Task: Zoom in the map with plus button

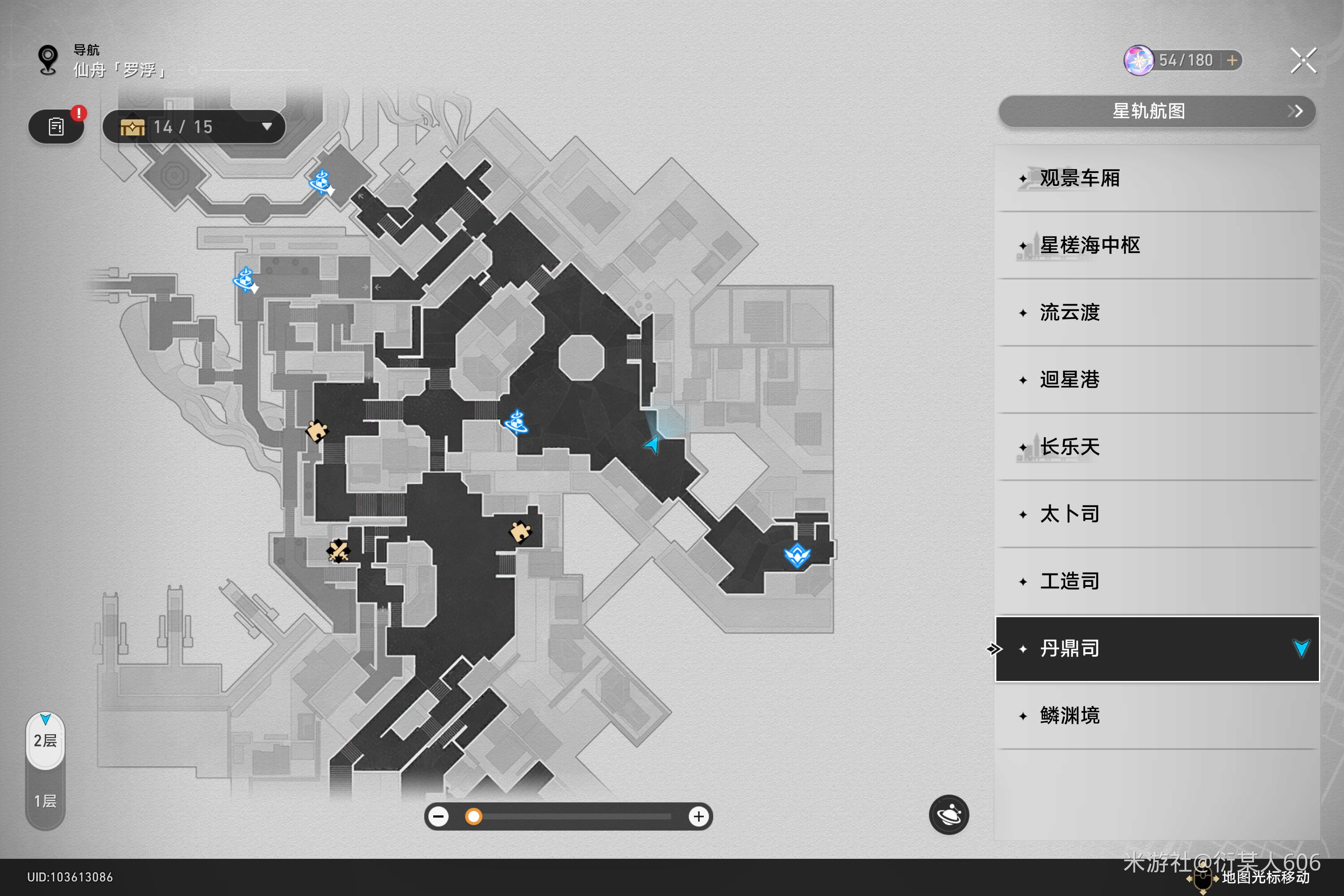Action: pyautogui.click(x=698, y=817)
